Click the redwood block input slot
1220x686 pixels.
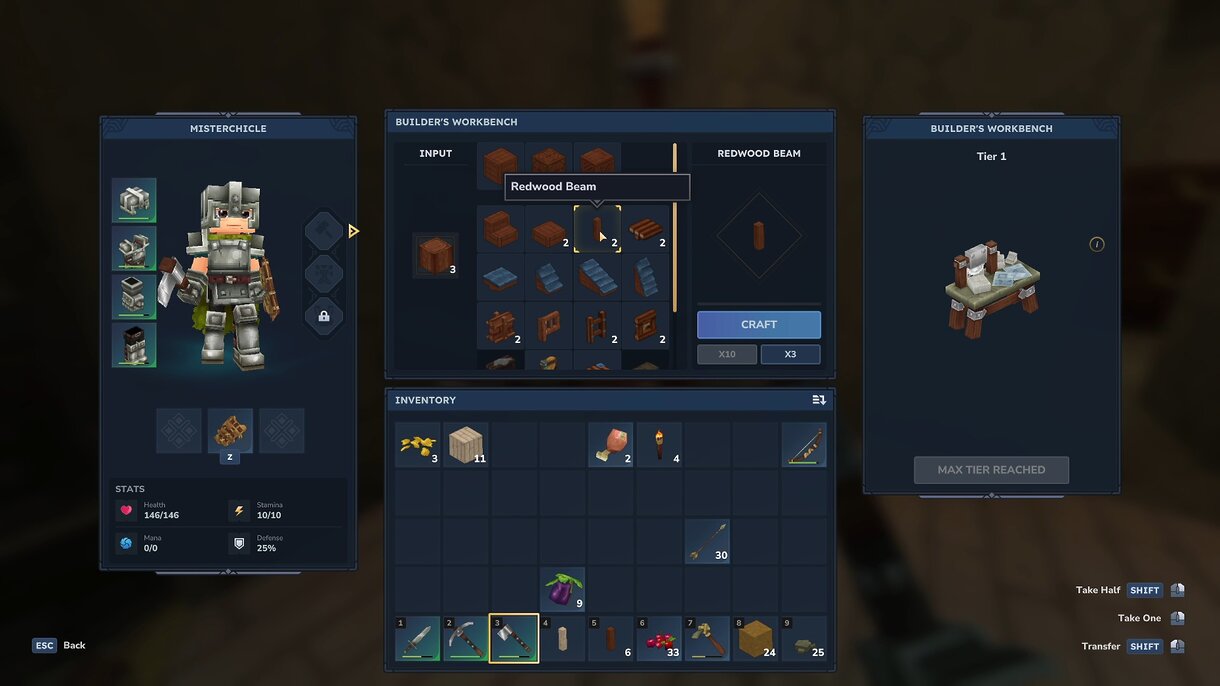click(436, 256)
